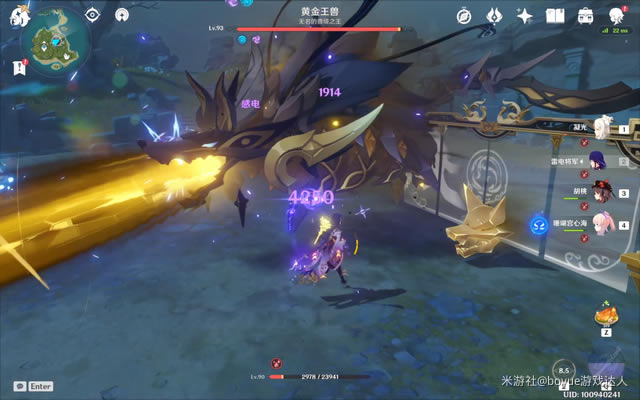
Task: Click the icon right of the eye icon
Action: click(121, 15)
